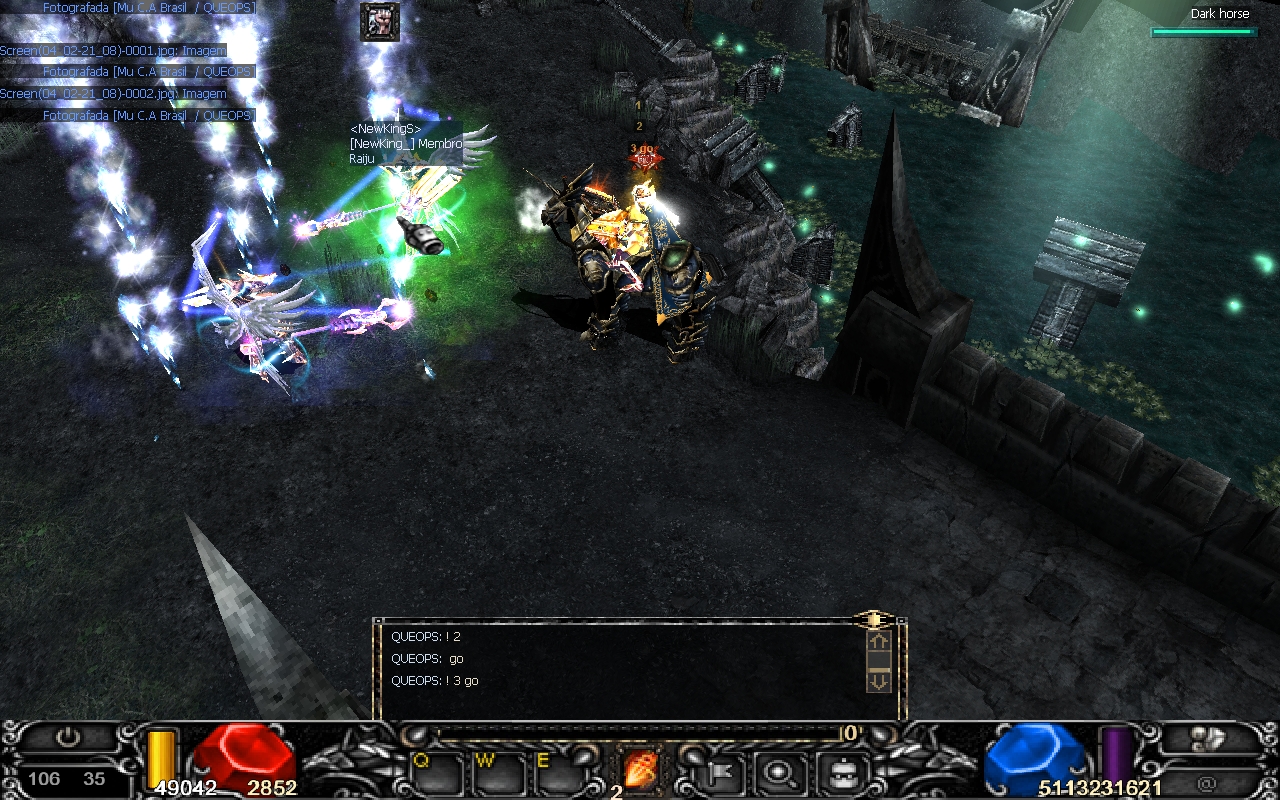Select the E hotkey slot
Image resolution: width=1280 pixels, height=800 pixels.
pyautogui.click(x=559, y=772)
